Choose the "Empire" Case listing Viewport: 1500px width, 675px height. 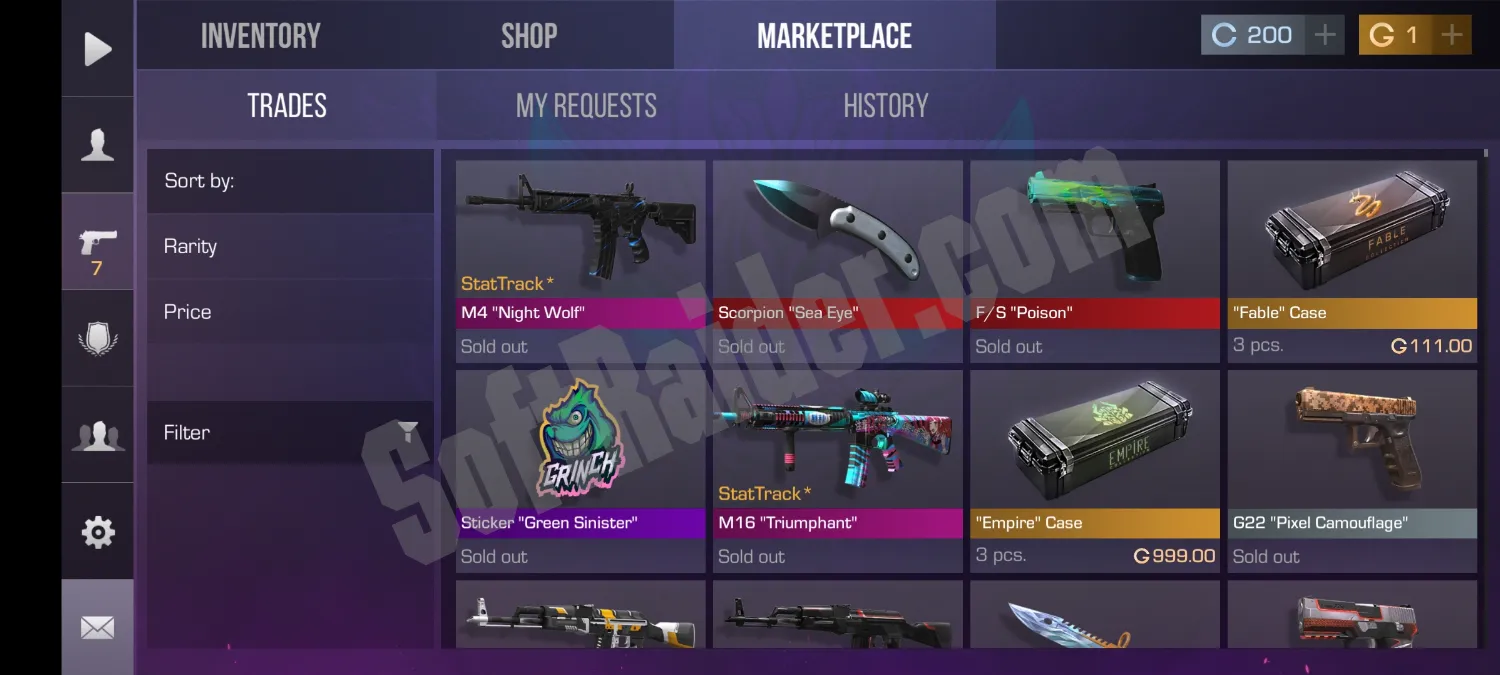1095,470
